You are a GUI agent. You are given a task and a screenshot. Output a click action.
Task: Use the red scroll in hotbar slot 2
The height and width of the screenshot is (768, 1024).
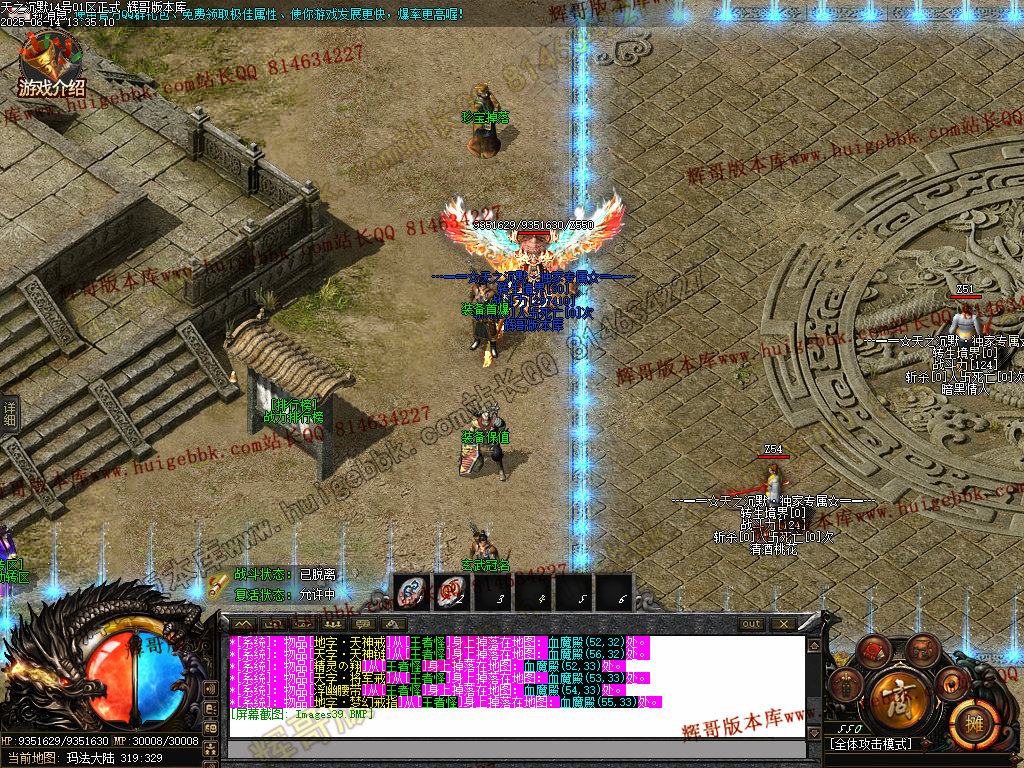click(451, 593)
